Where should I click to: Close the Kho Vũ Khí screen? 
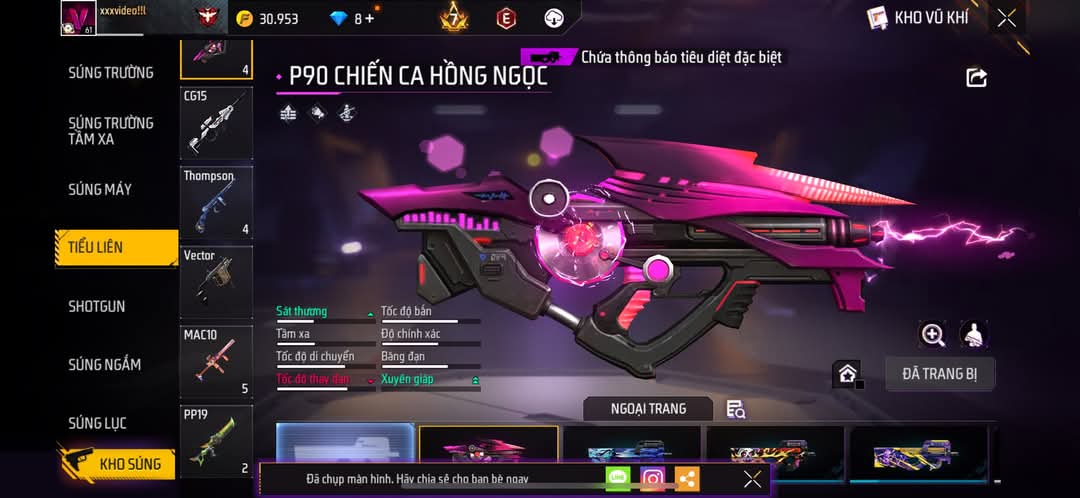point(1007,18)
